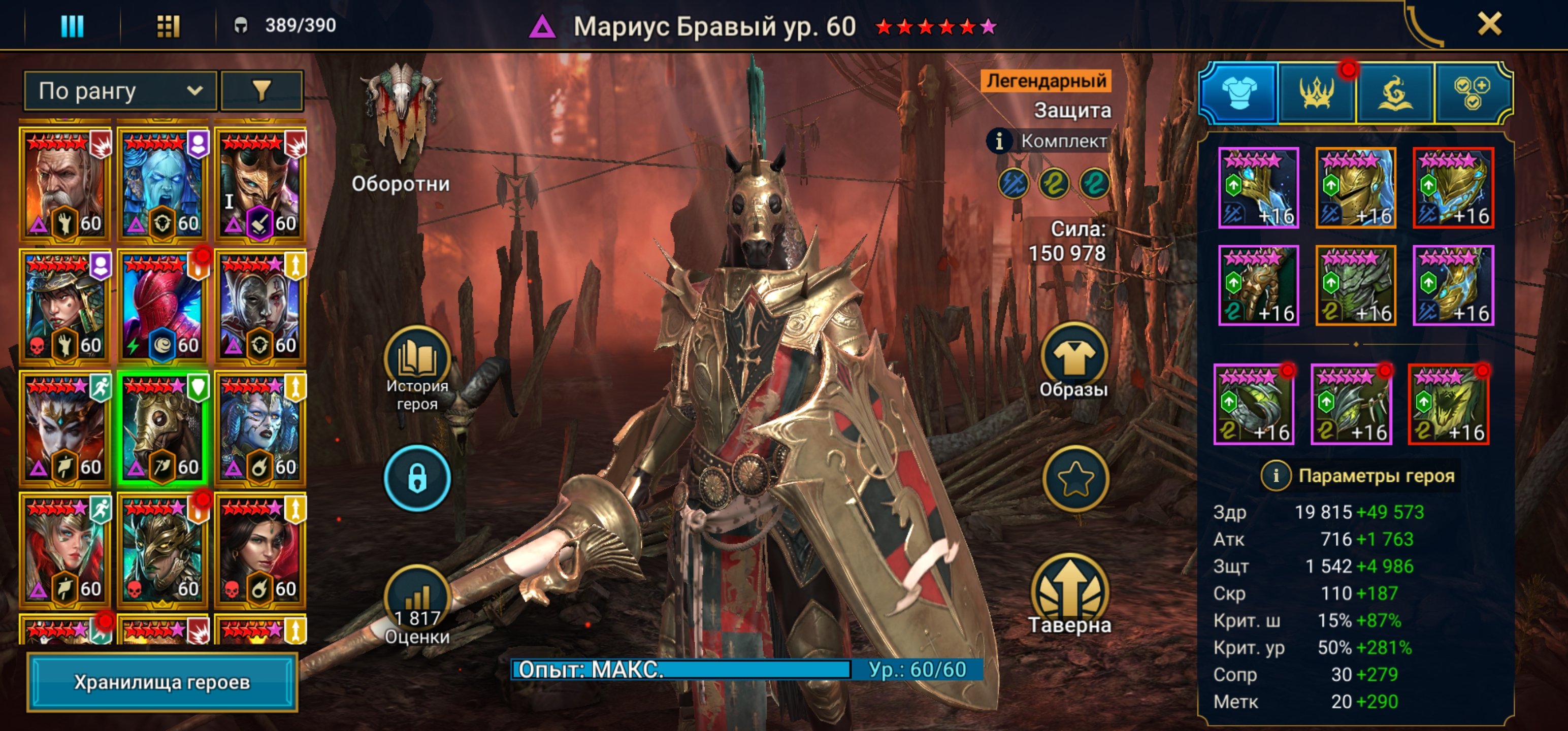
Task: Switch to the equipment armor tab
Action: [x=1238, y=93]
